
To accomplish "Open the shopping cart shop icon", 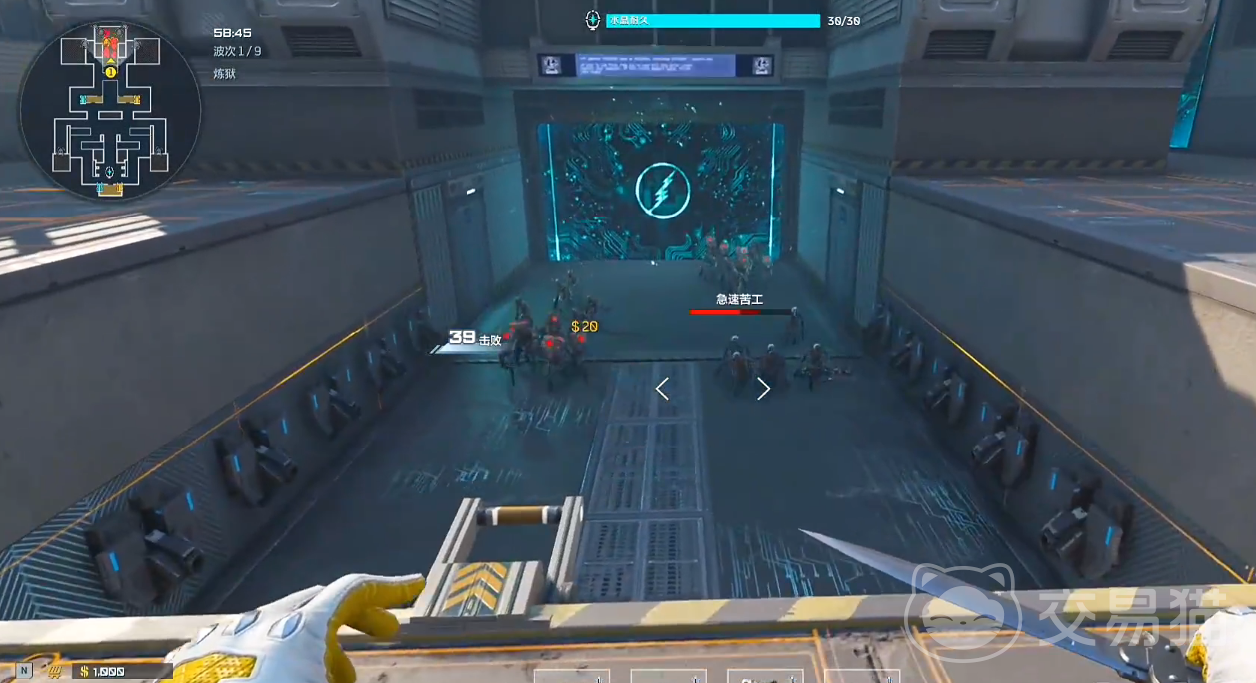I will tap(54, 671).
